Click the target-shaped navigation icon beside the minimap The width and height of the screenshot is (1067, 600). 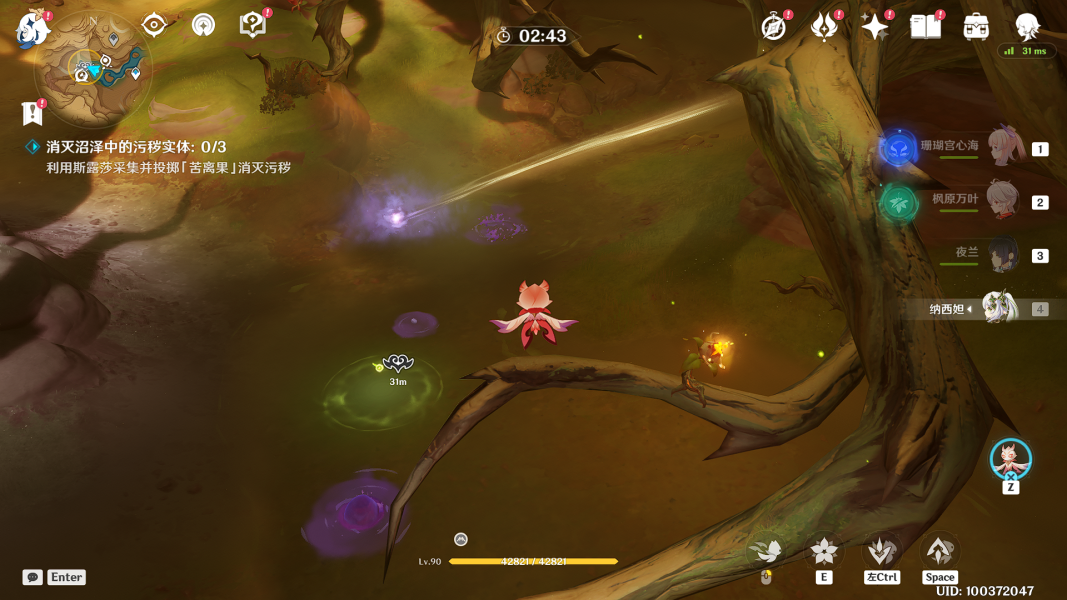pos(154,24)
